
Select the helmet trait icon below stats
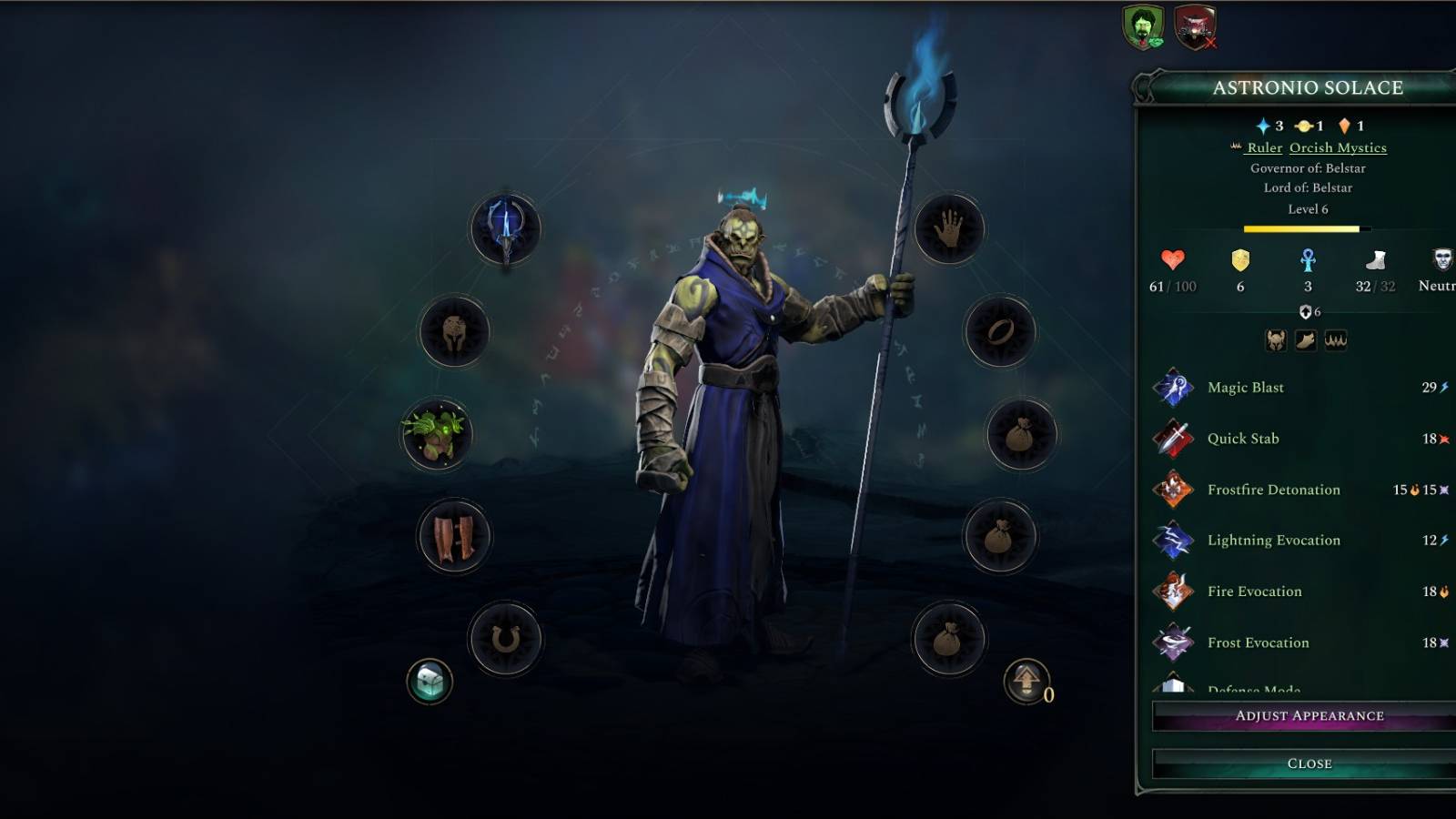point(1276,340)
